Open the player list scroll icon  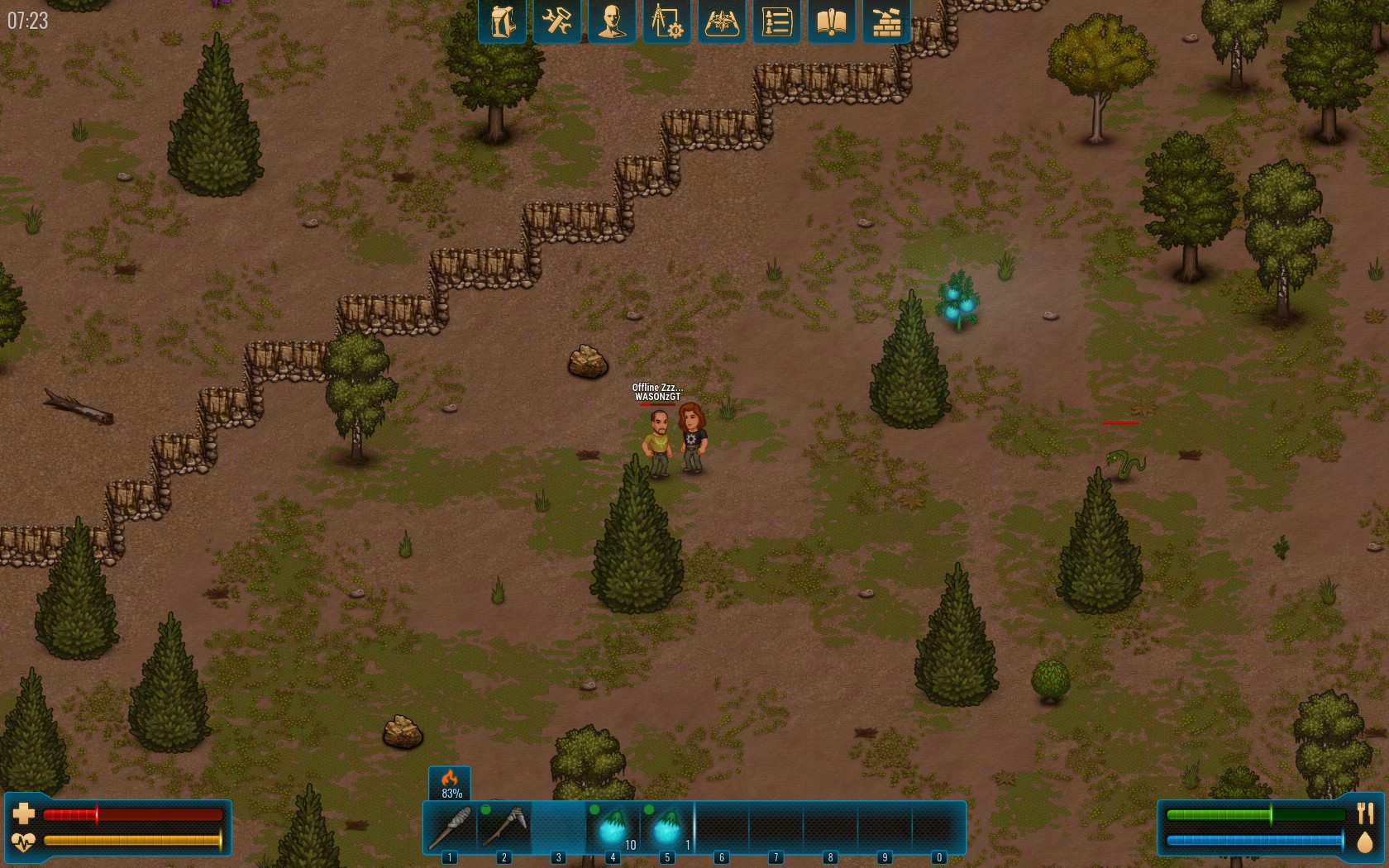[776, 21]
